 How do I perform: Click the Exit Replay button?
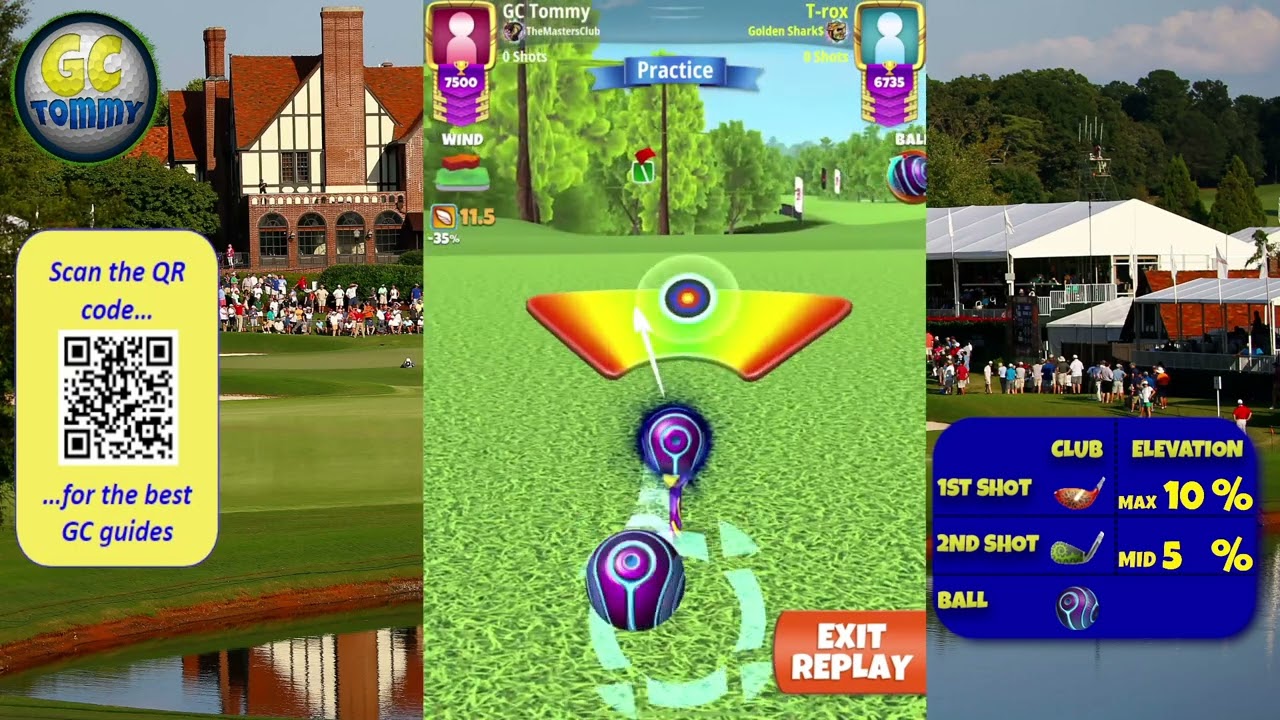coord(851,652)
